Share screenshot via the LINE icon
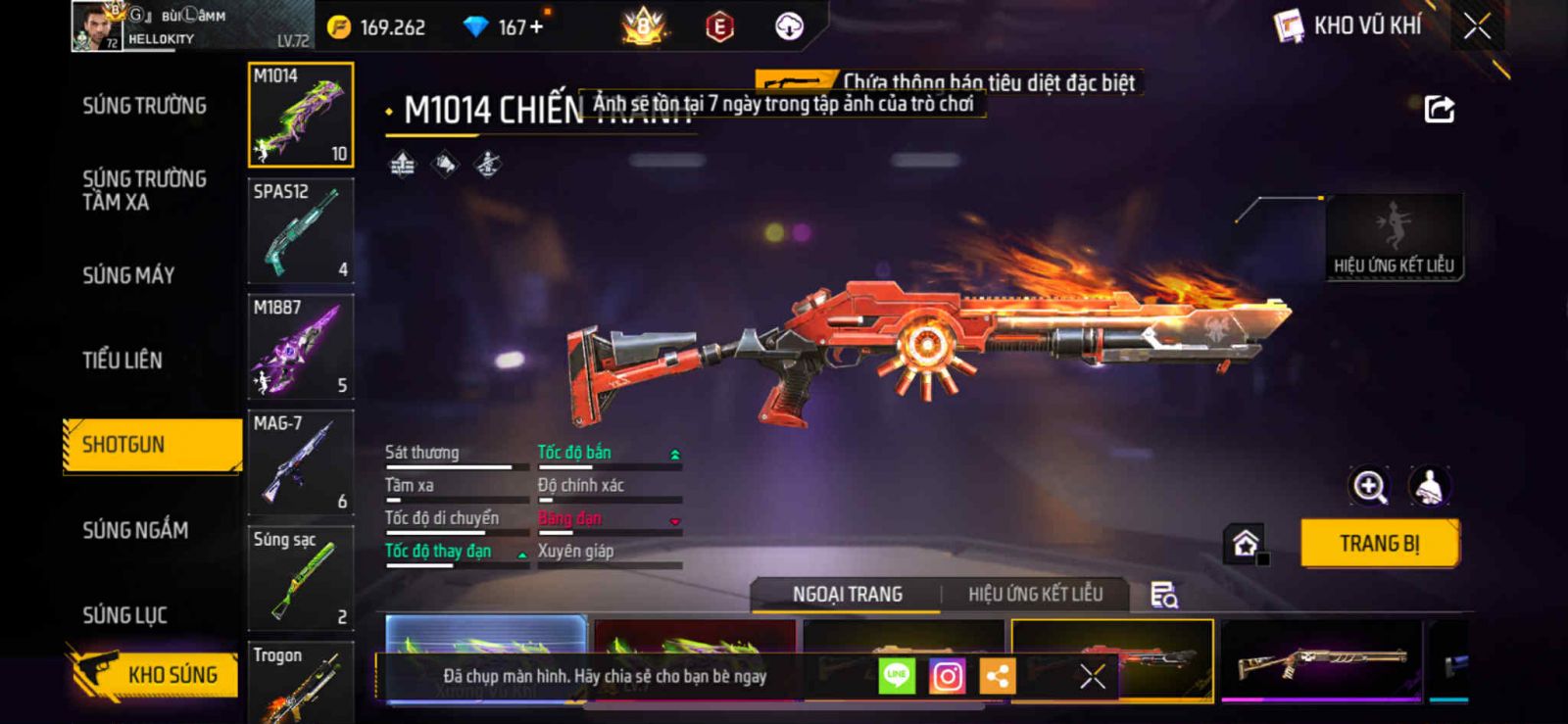Viewport: 1568px width, 724px height. (896, 676)
